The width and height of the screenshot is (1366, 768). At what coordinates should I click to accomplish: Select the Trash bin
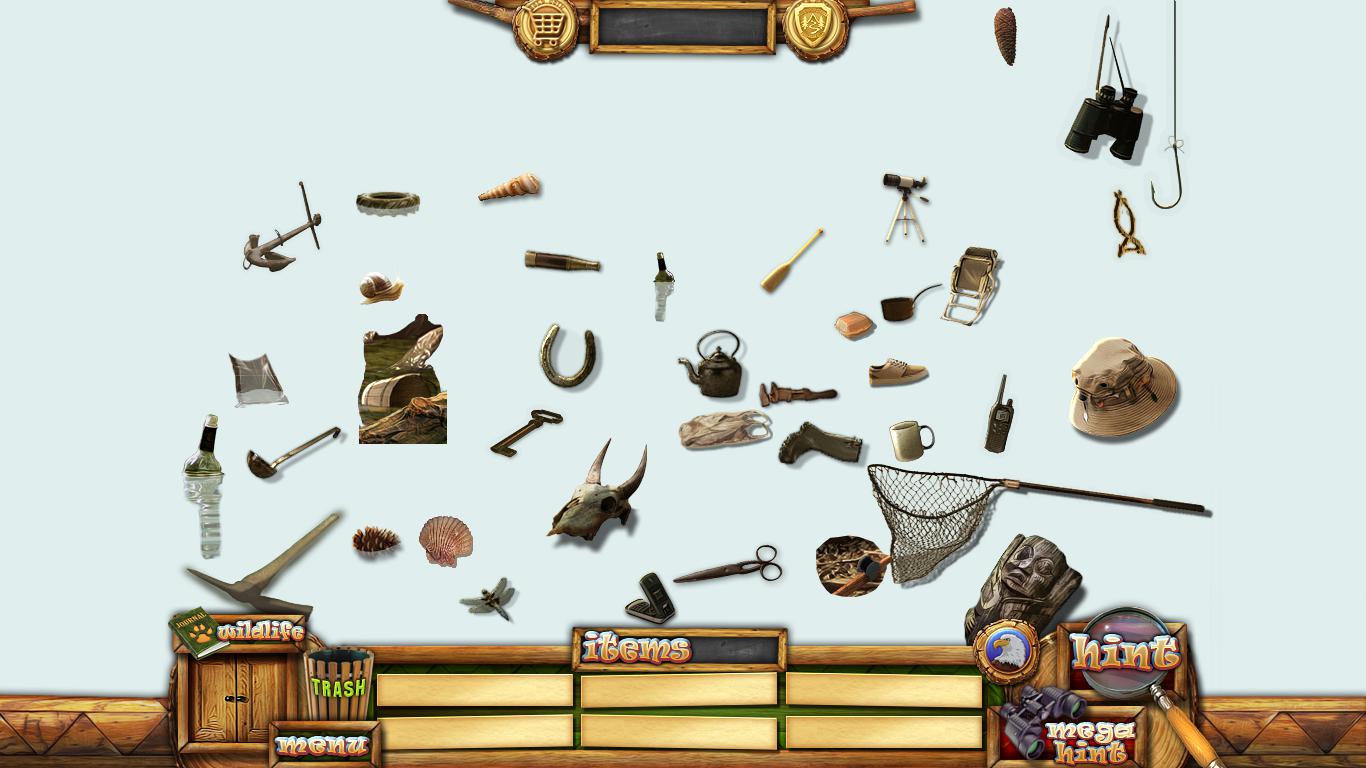[338, 685]
